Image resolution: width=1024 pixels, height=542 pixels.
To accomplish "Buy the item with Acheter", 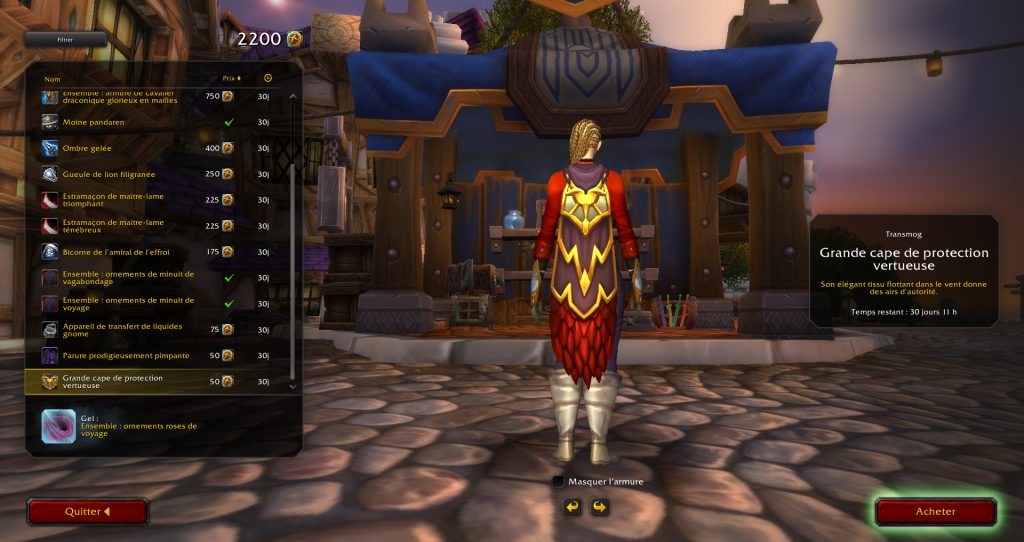I will pos(935,511).
